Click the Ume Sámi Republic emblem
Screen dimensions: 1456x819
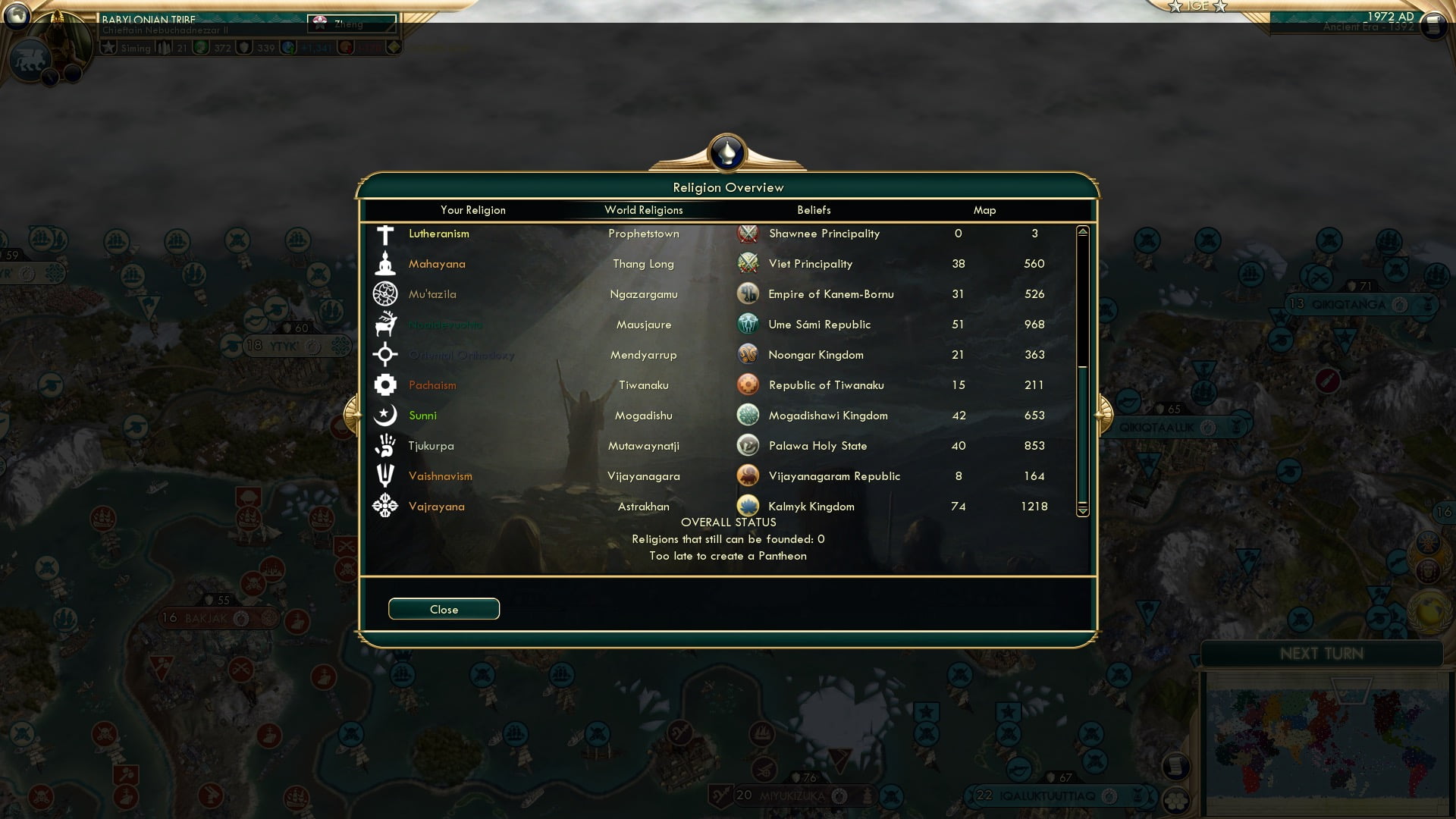748,324
